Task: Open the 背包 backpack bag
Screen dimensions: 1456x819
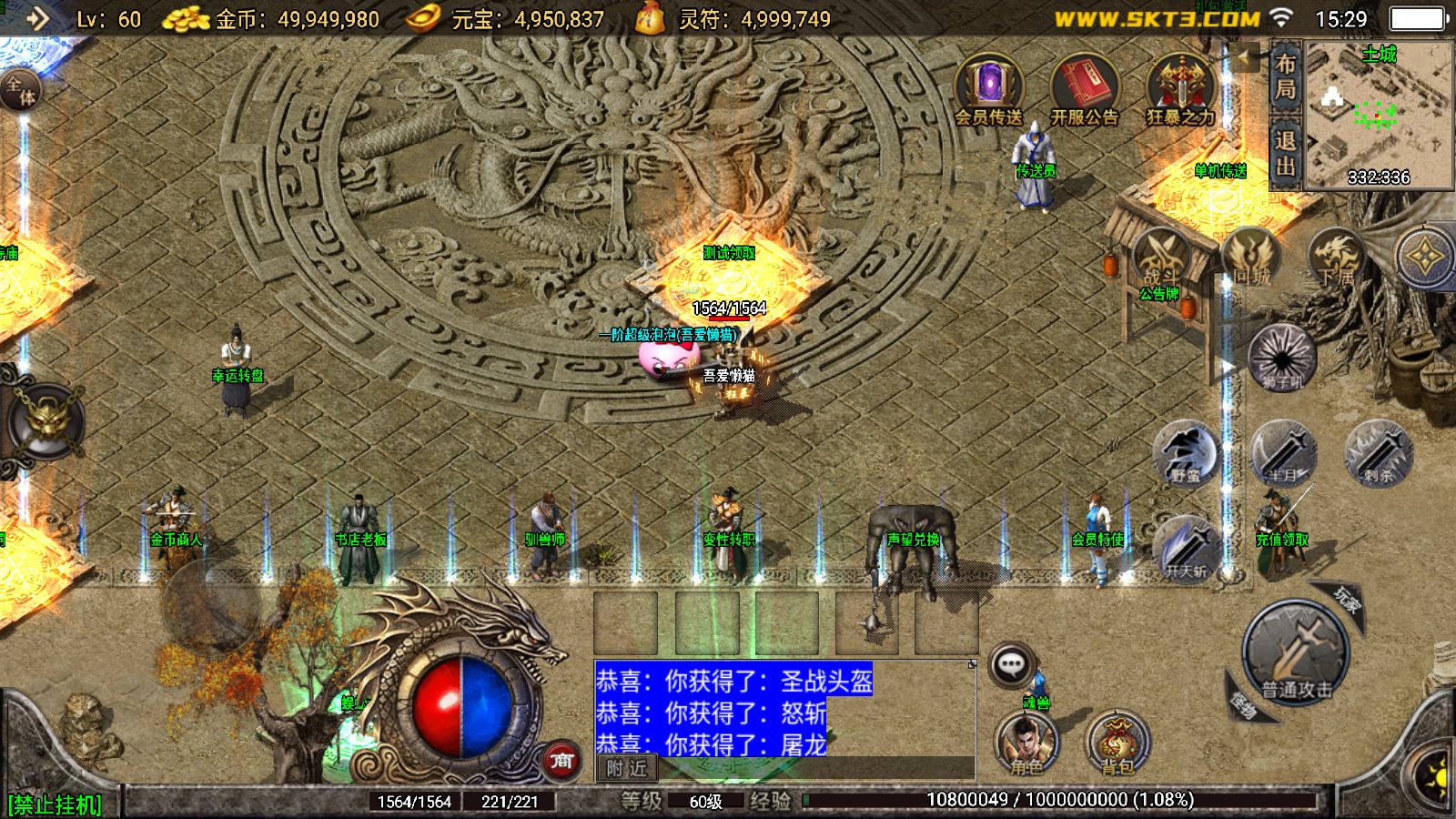Action: coord(1117,742)
